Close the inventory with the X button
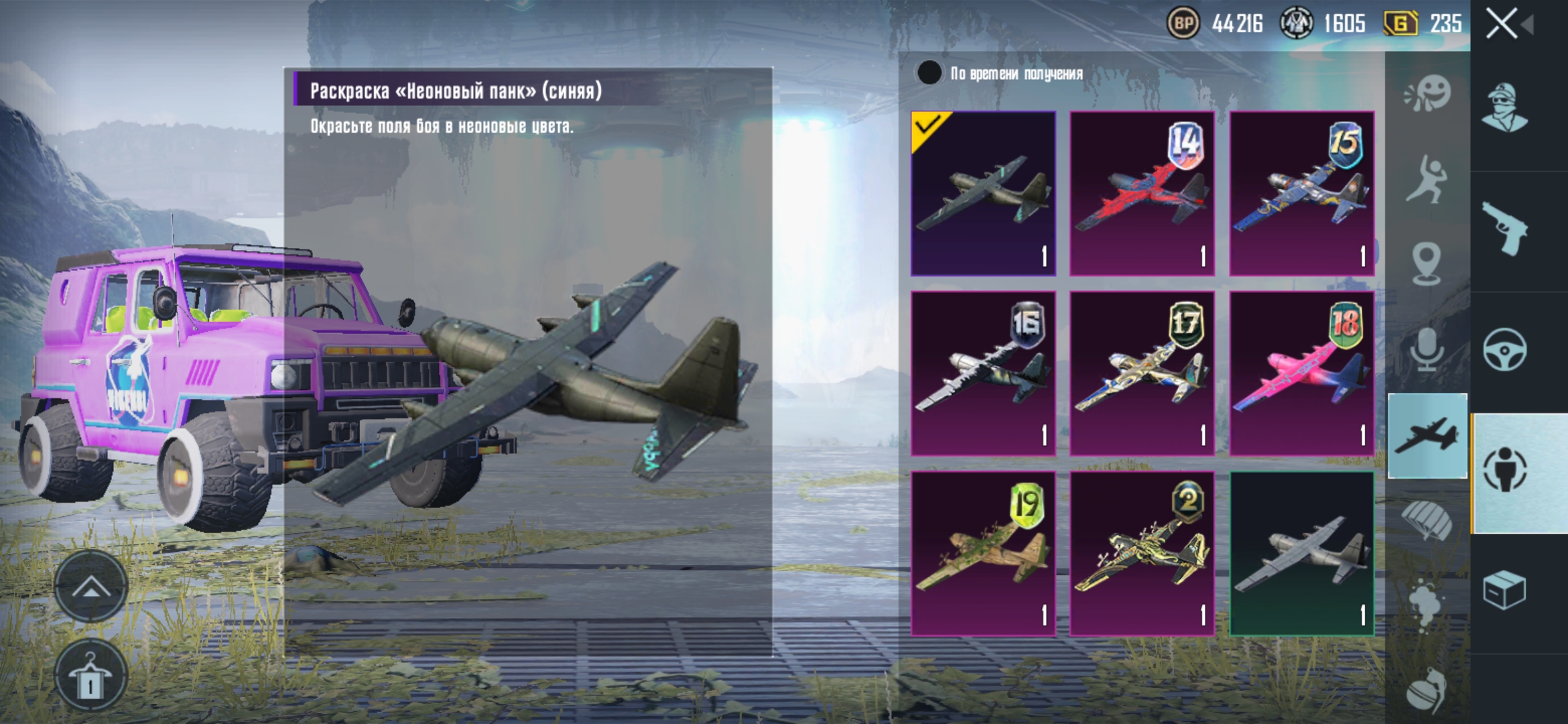Image resolution: width=1568 pixels, height=724 pixels. (x=1502, y=24)
